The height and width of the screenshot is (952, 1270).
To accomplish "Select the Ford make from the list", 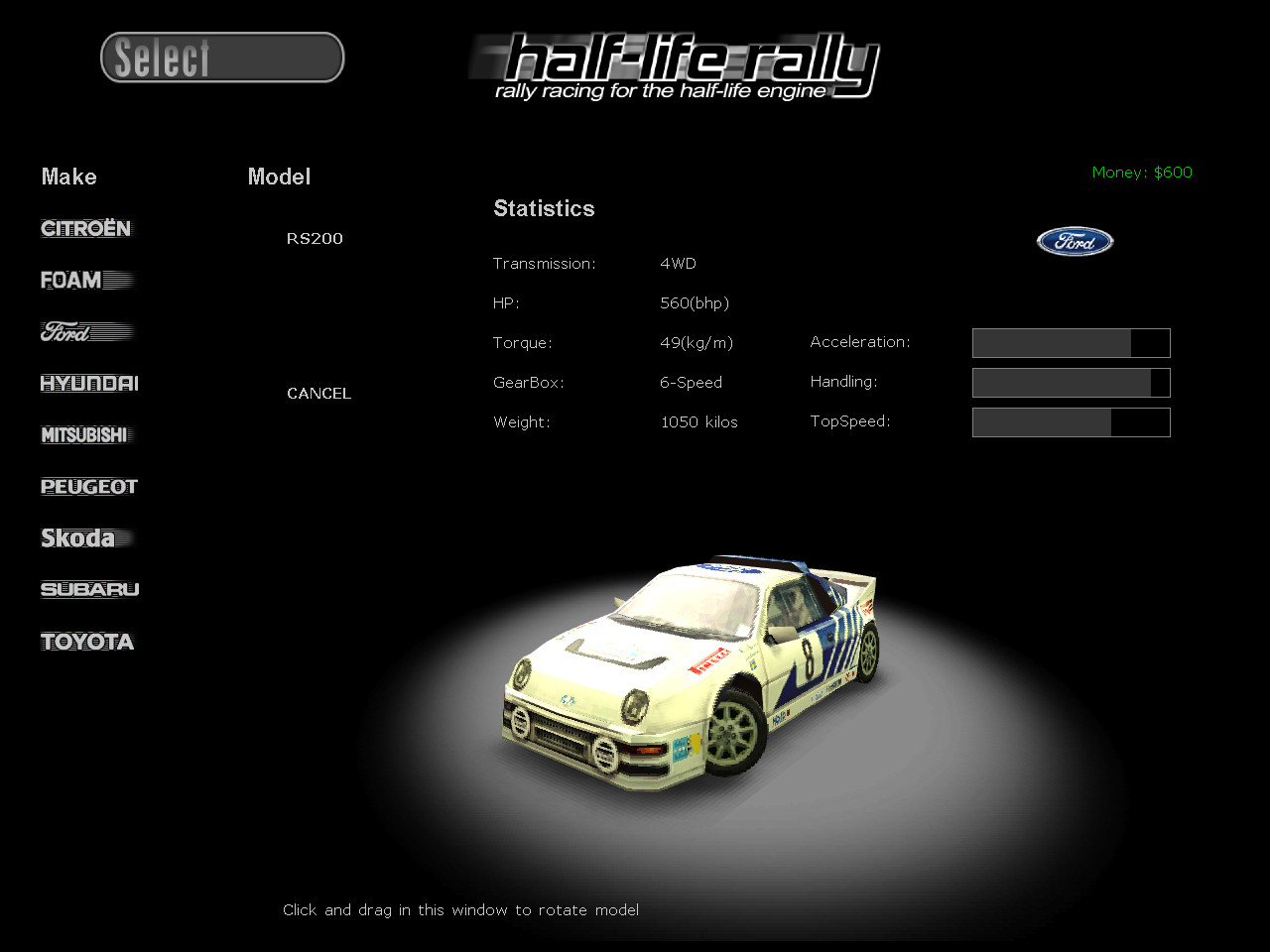I will [85, 331].
